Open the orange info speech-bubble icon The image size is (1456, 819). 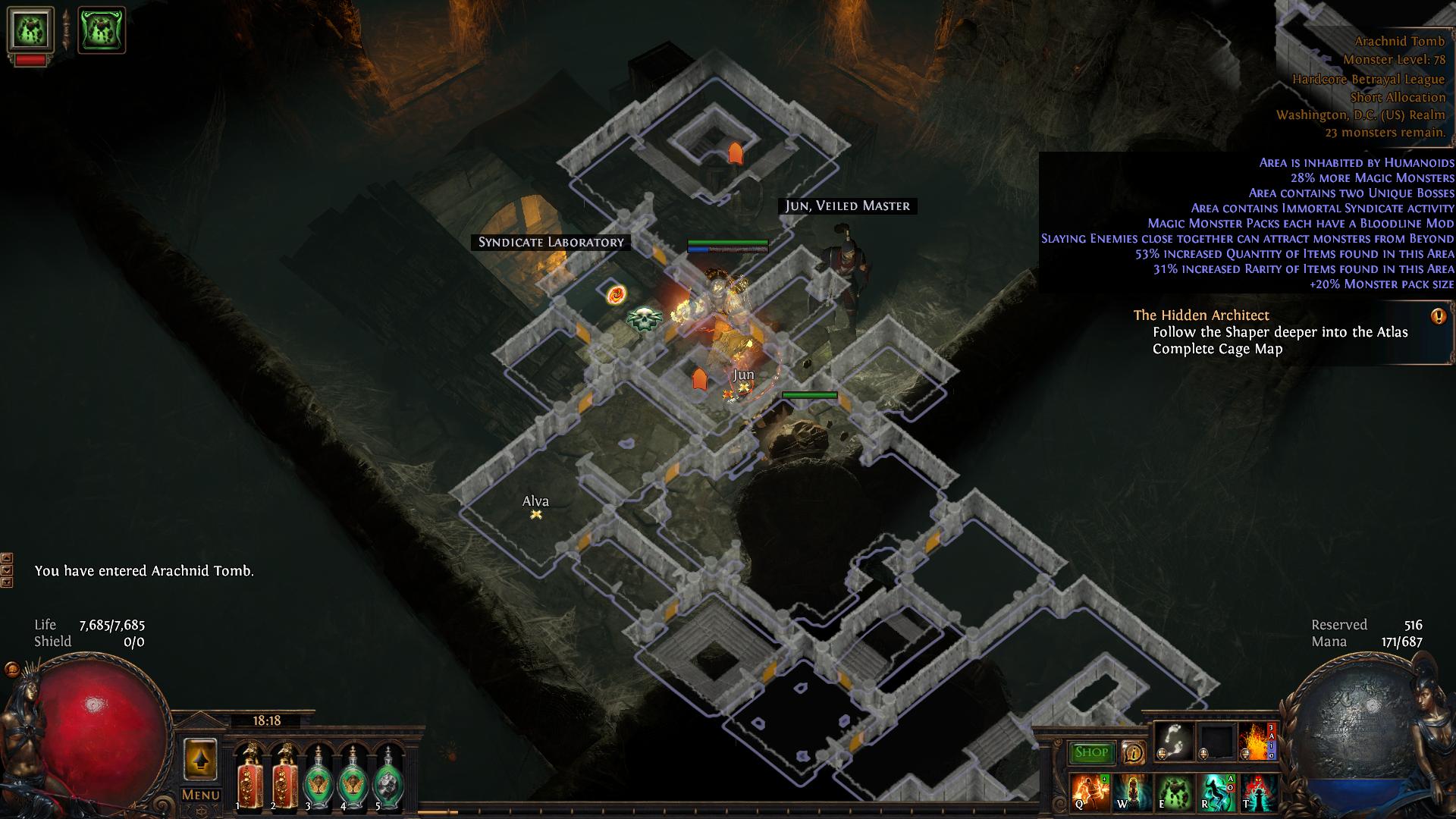[1134, 752]
